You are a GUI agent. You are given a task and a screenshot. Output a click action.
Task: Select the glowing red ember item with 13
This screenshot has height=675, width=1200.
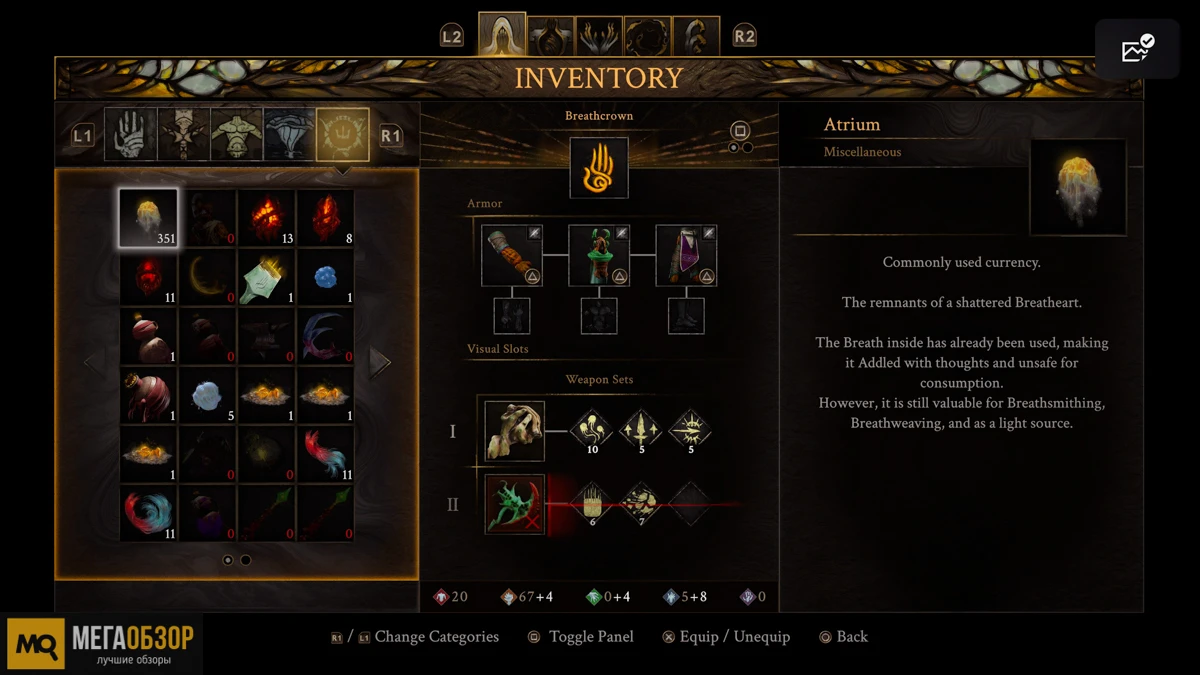coord(266,218)
